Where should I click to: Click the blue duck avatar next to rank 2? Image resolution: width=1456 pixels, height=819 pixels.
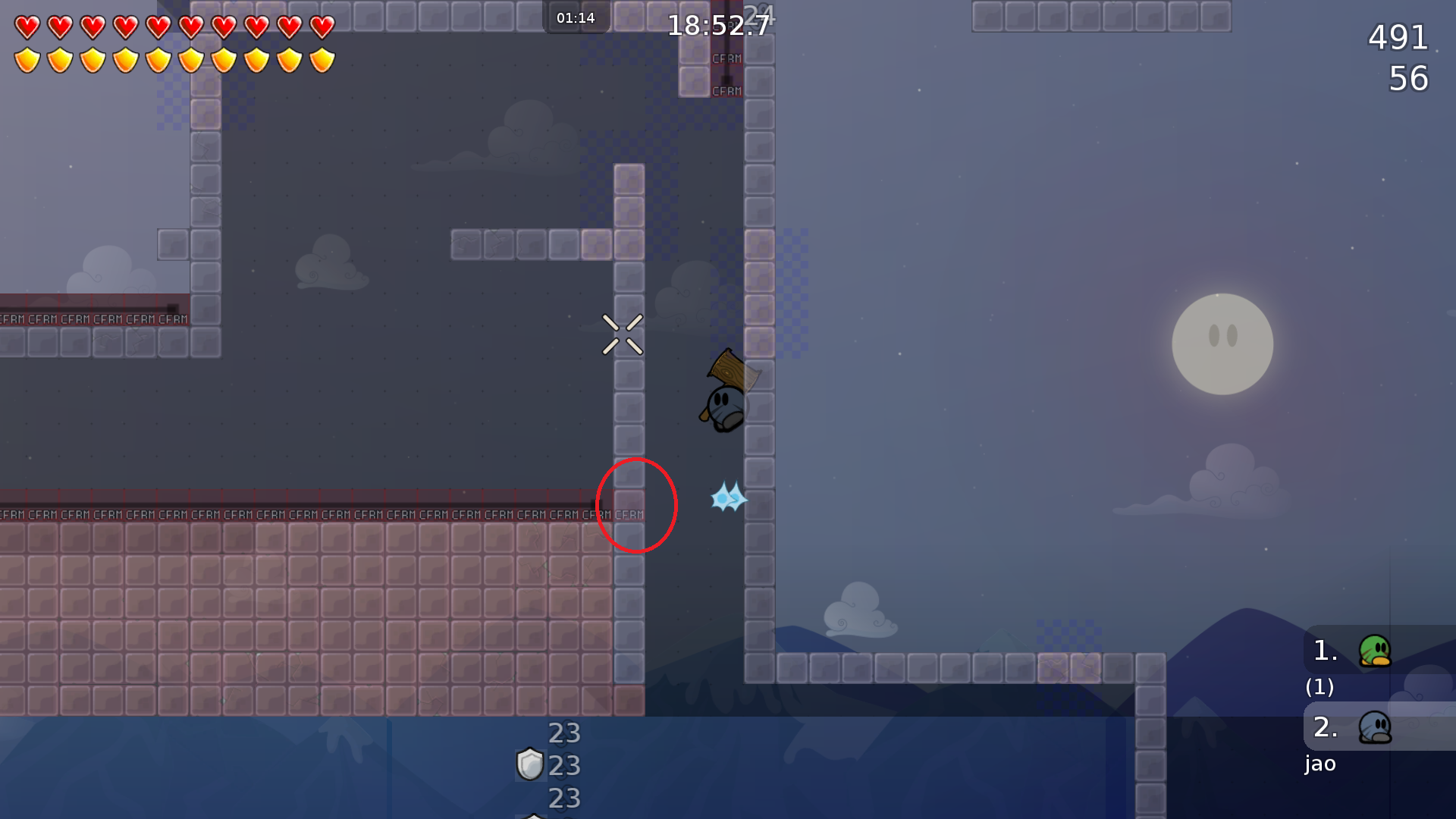click(1376, 729)
